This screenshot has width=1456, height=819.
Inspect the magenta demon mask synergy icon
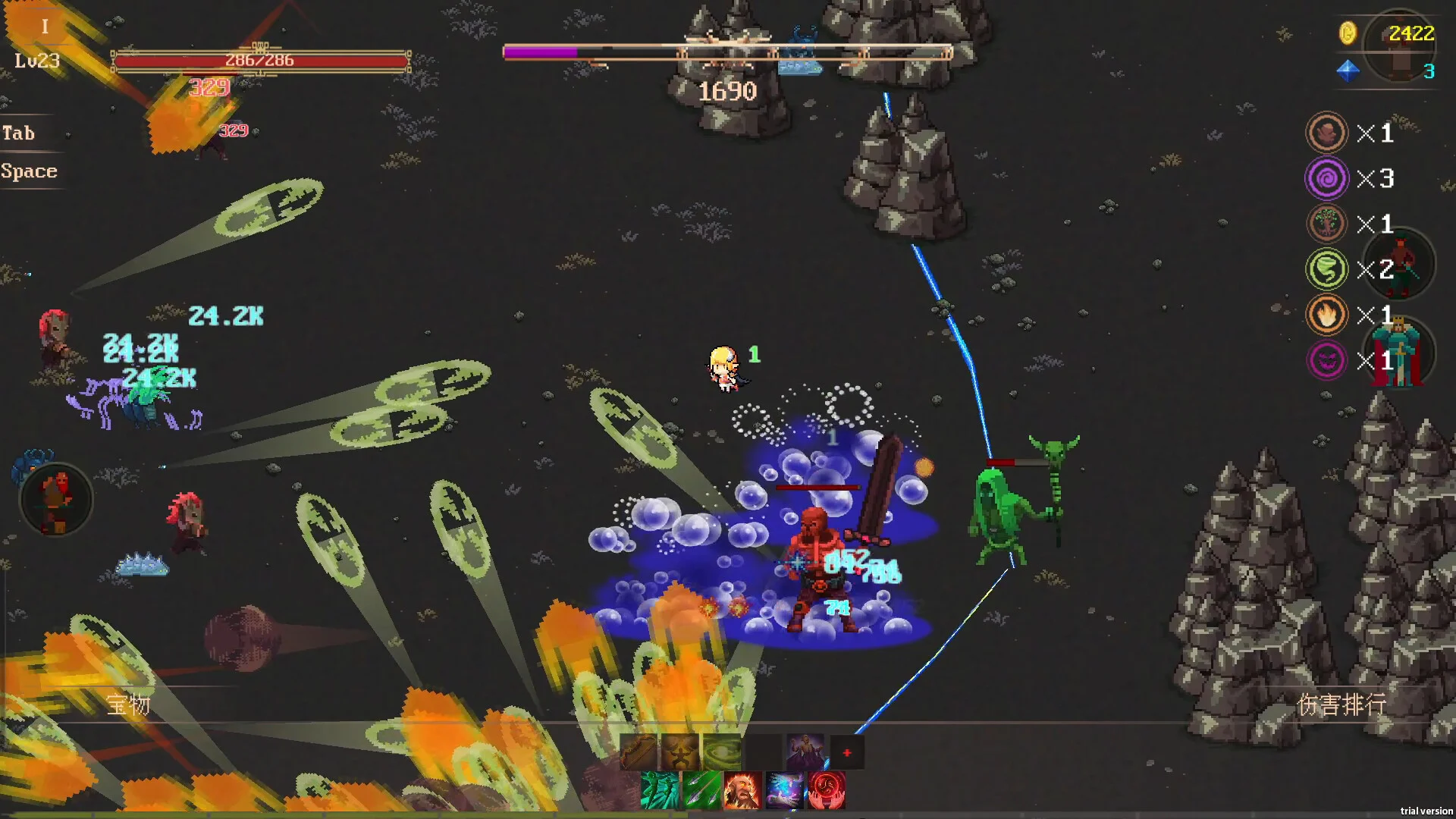pyautogui.click(x=1326, y=360)
